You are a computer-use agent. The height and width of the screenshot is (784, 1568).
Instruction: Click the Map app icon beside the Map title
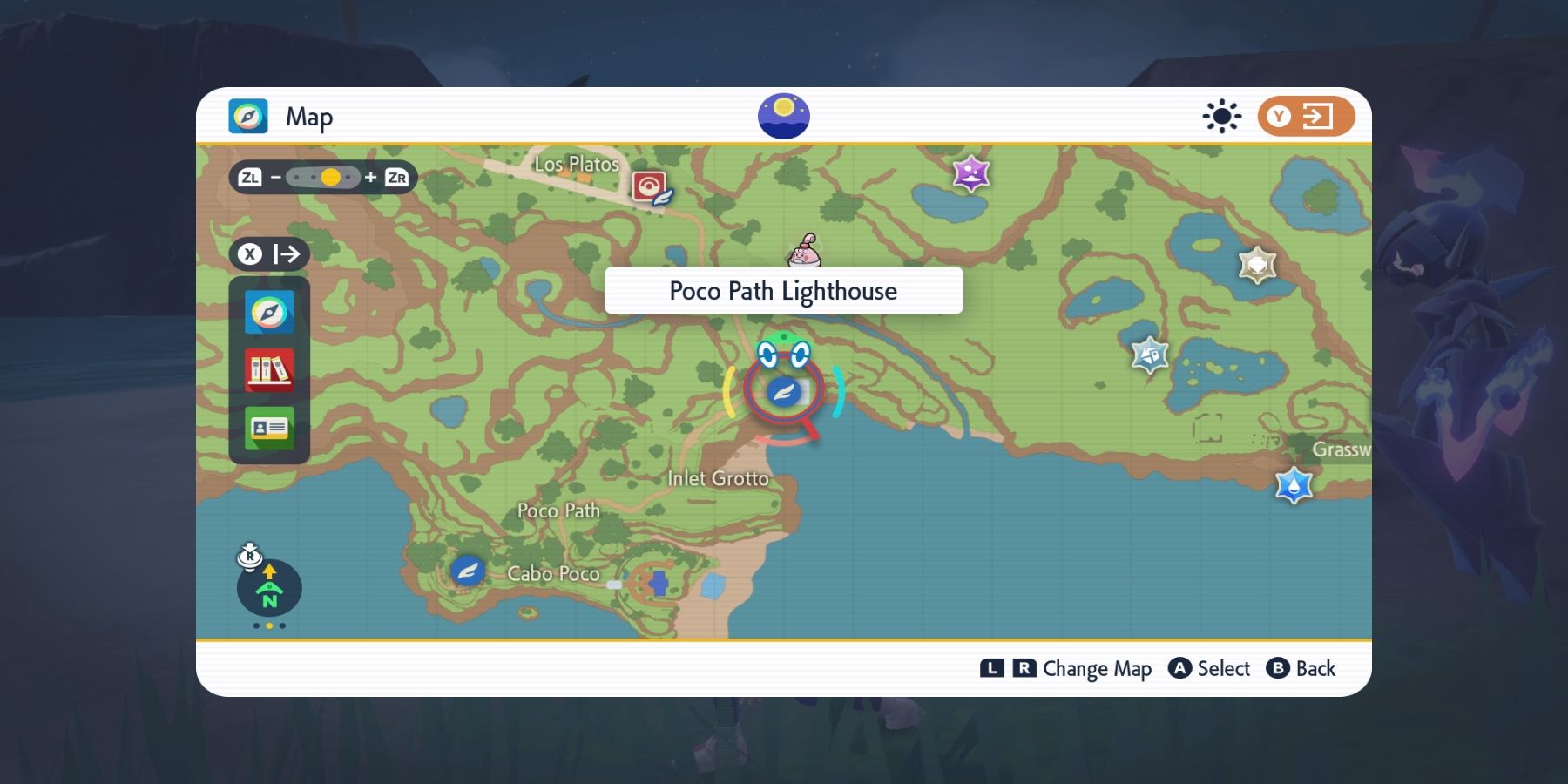pyautogui.click(x=249, y=115)
